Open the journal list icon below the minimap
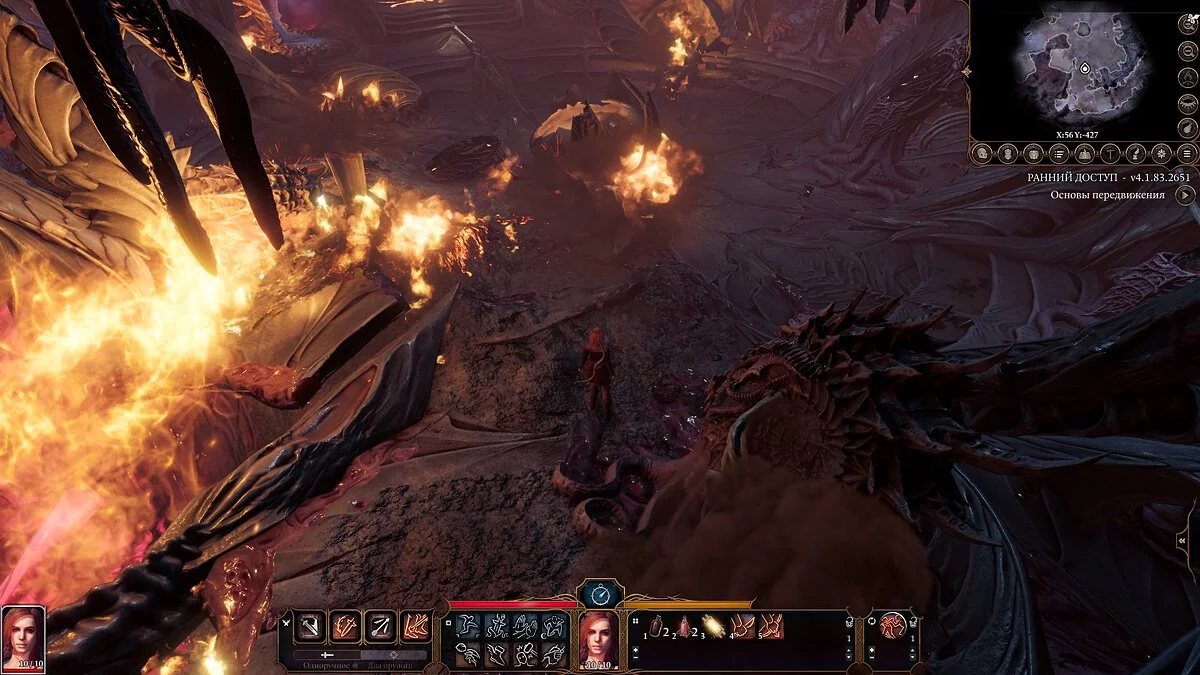The image size is (1200, 675). pyautogui.click(x=1060, y=153)
